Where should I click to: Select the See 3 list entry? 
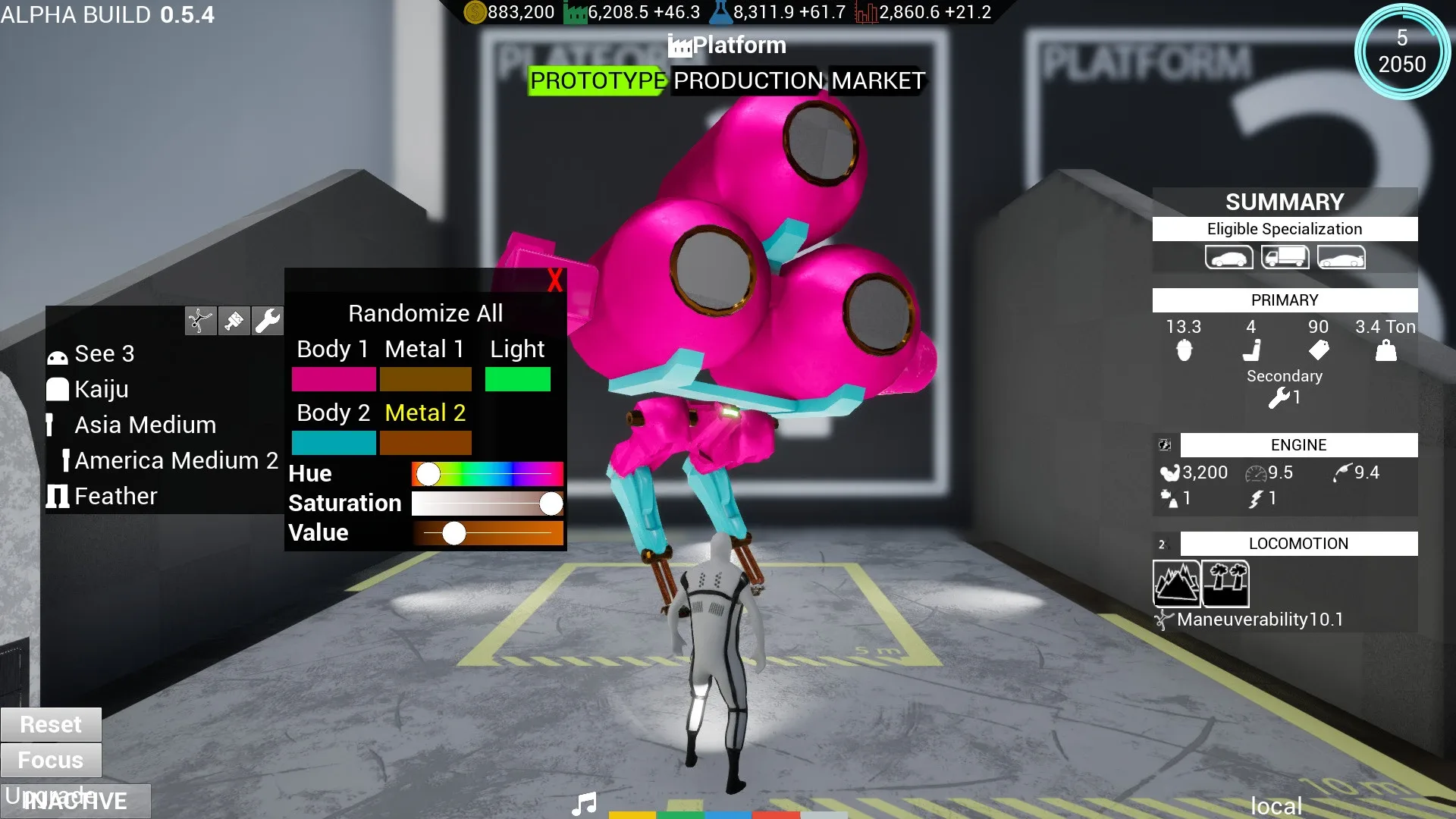pos(105,353)
